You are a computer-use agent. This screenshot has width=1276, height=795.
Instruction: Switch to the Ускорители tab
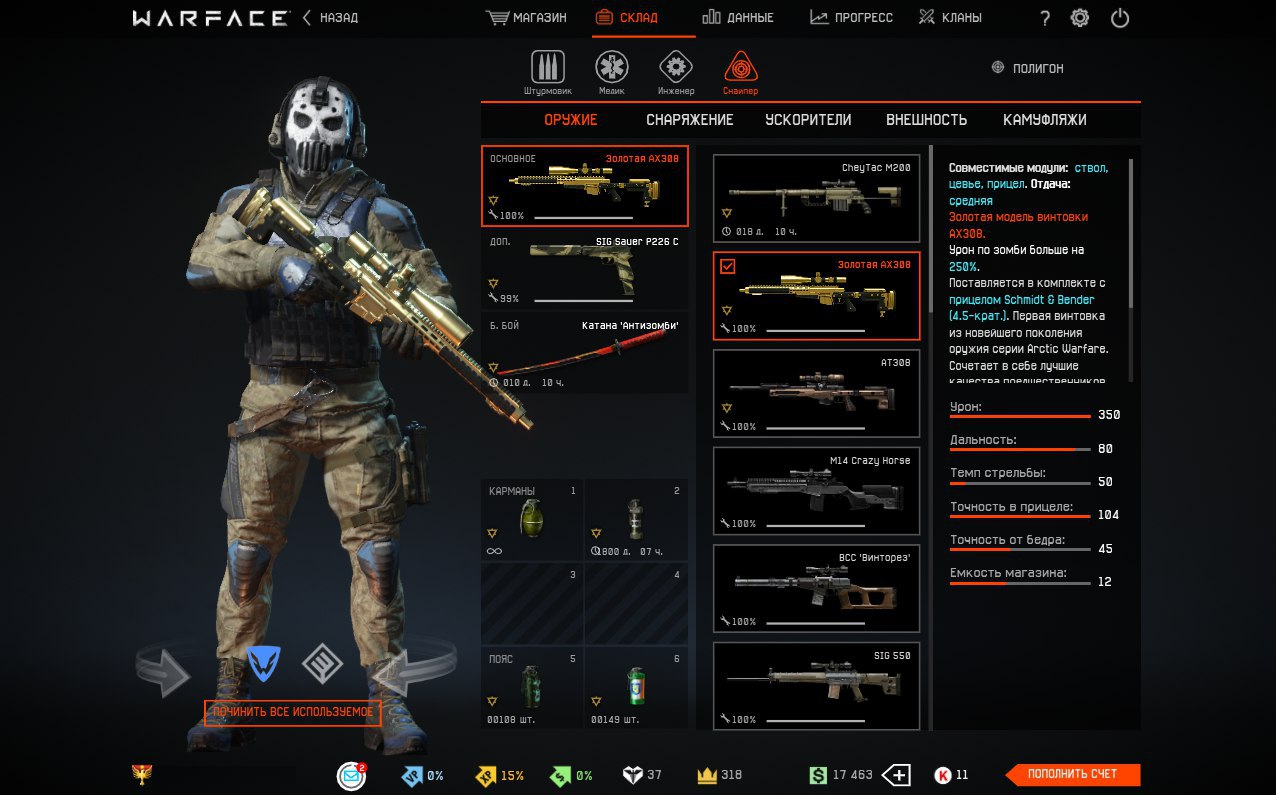click(x=808, y=120)
